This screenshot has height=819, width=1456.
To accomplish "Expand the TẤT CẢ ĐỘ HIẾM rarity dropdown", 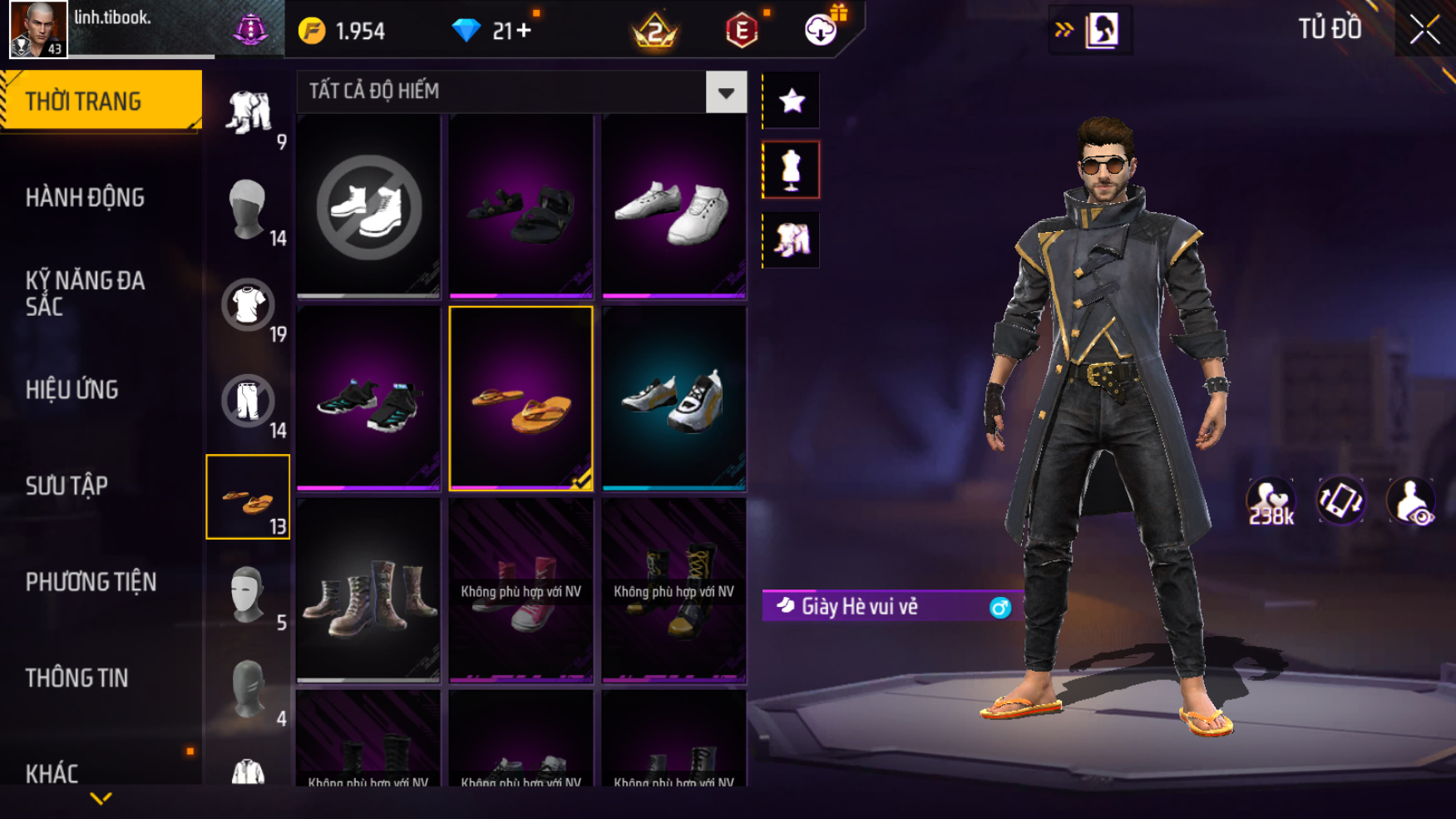I will click(726, 92).
